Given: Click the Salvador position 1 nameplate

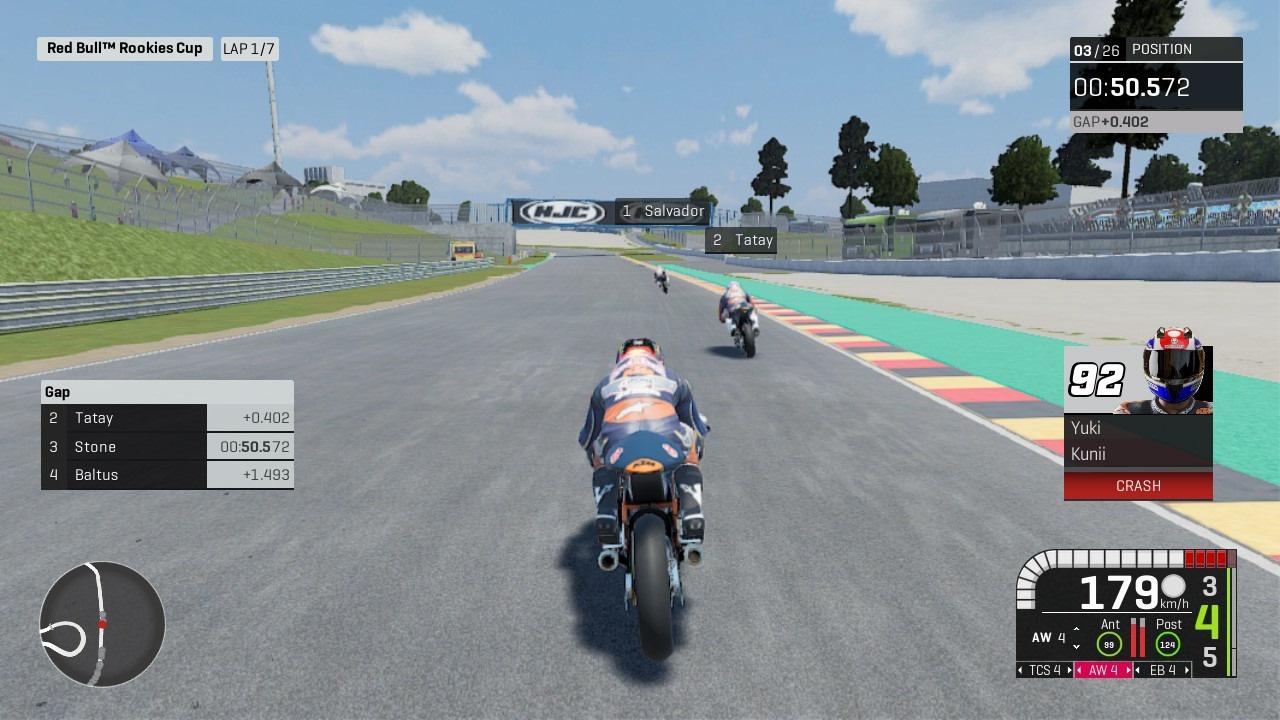Looking at the screenshot, I should 660,211.
